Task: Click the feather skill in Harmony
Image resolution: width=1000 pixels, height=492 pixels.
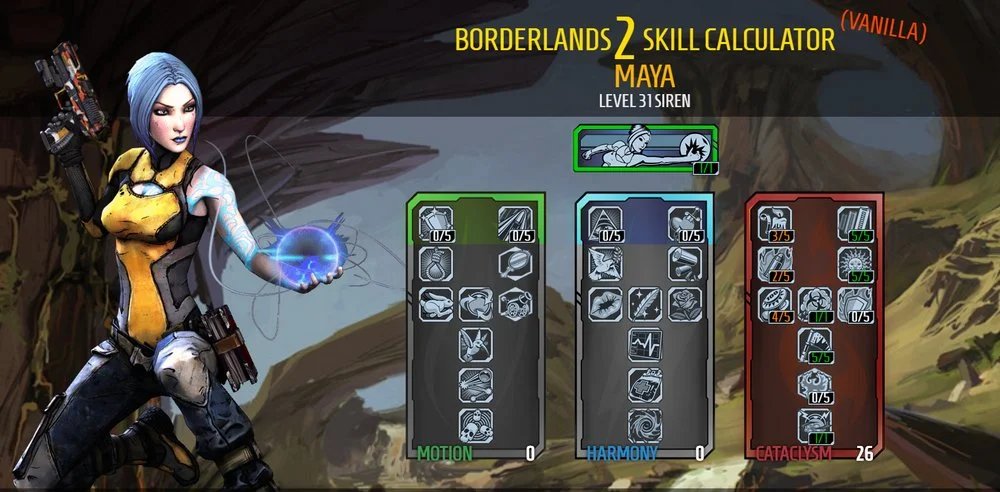Action: tap(644, 301)
